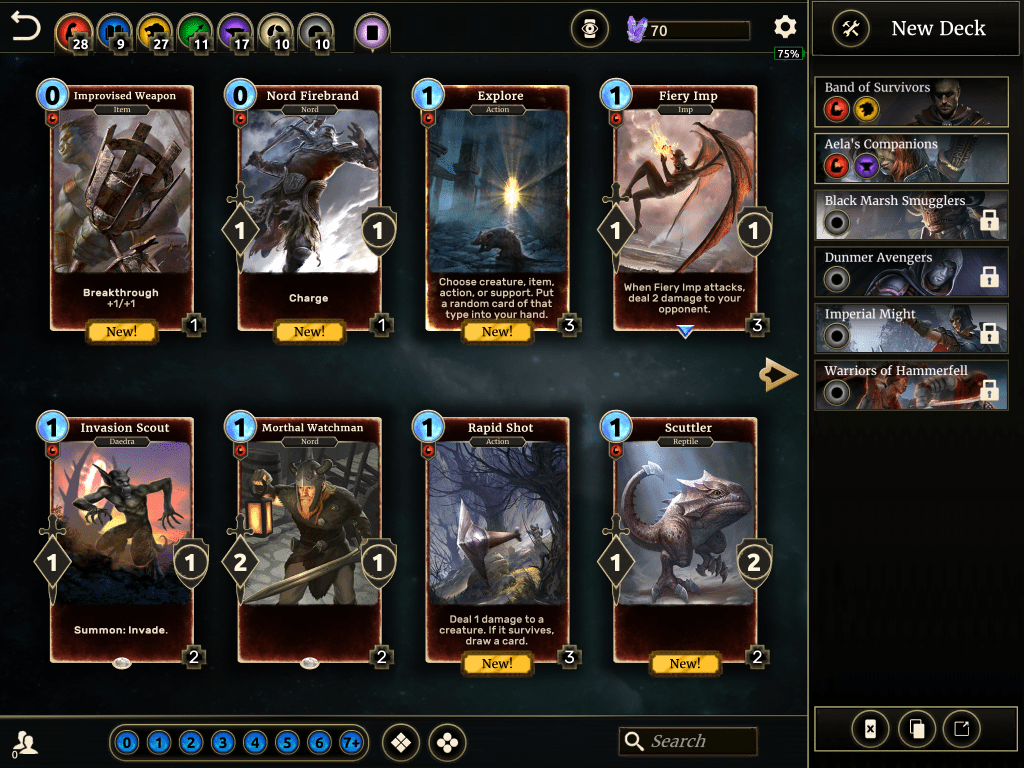1024x768 pixels.
Task: Filter cards by 3 magicka cost
Action: tap(223, 743)
